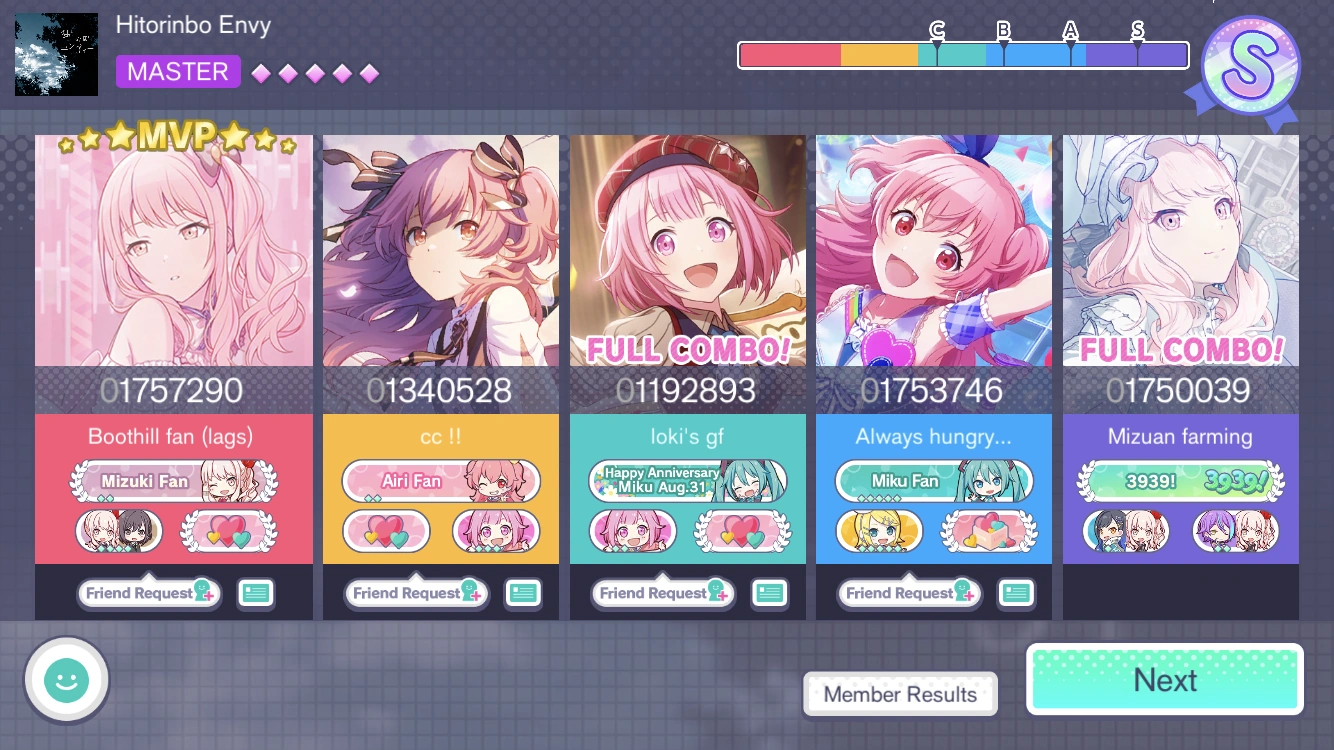Open Member Results
The height and width of the screenshot is (750, 1334).
899,694
